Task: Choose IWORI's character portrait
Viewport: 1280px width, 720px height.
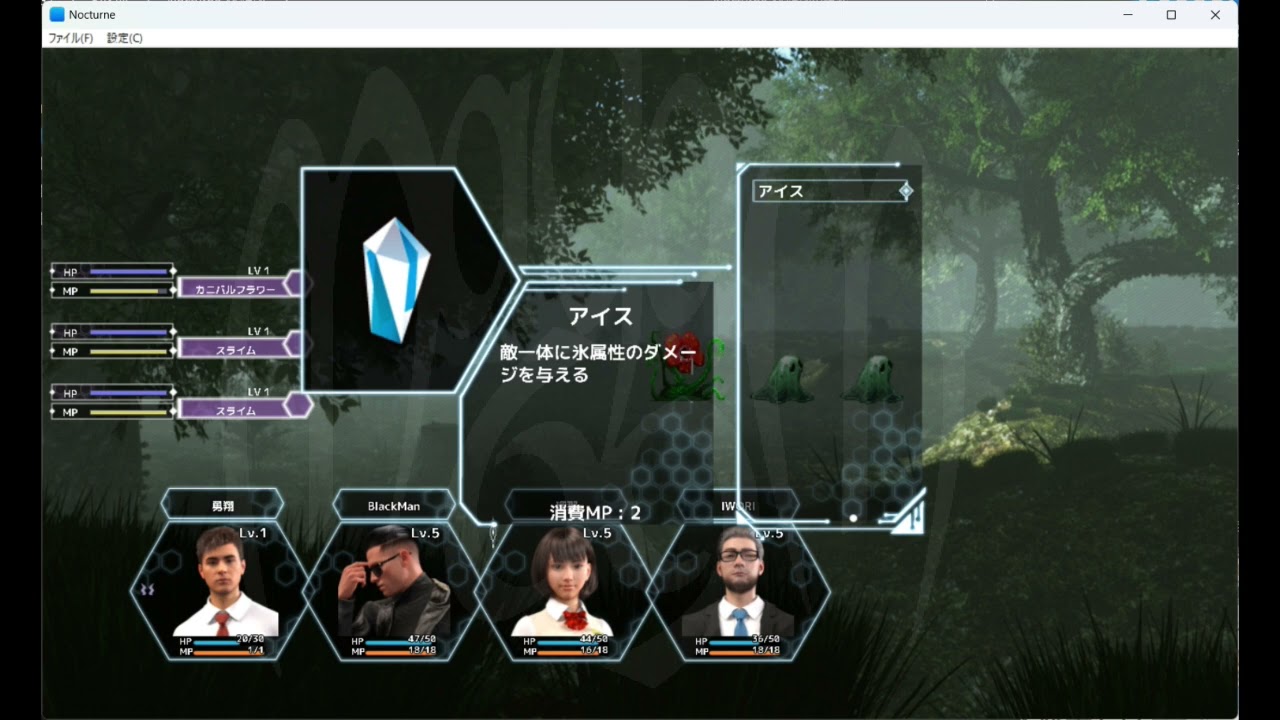Action: coord(738,585)
